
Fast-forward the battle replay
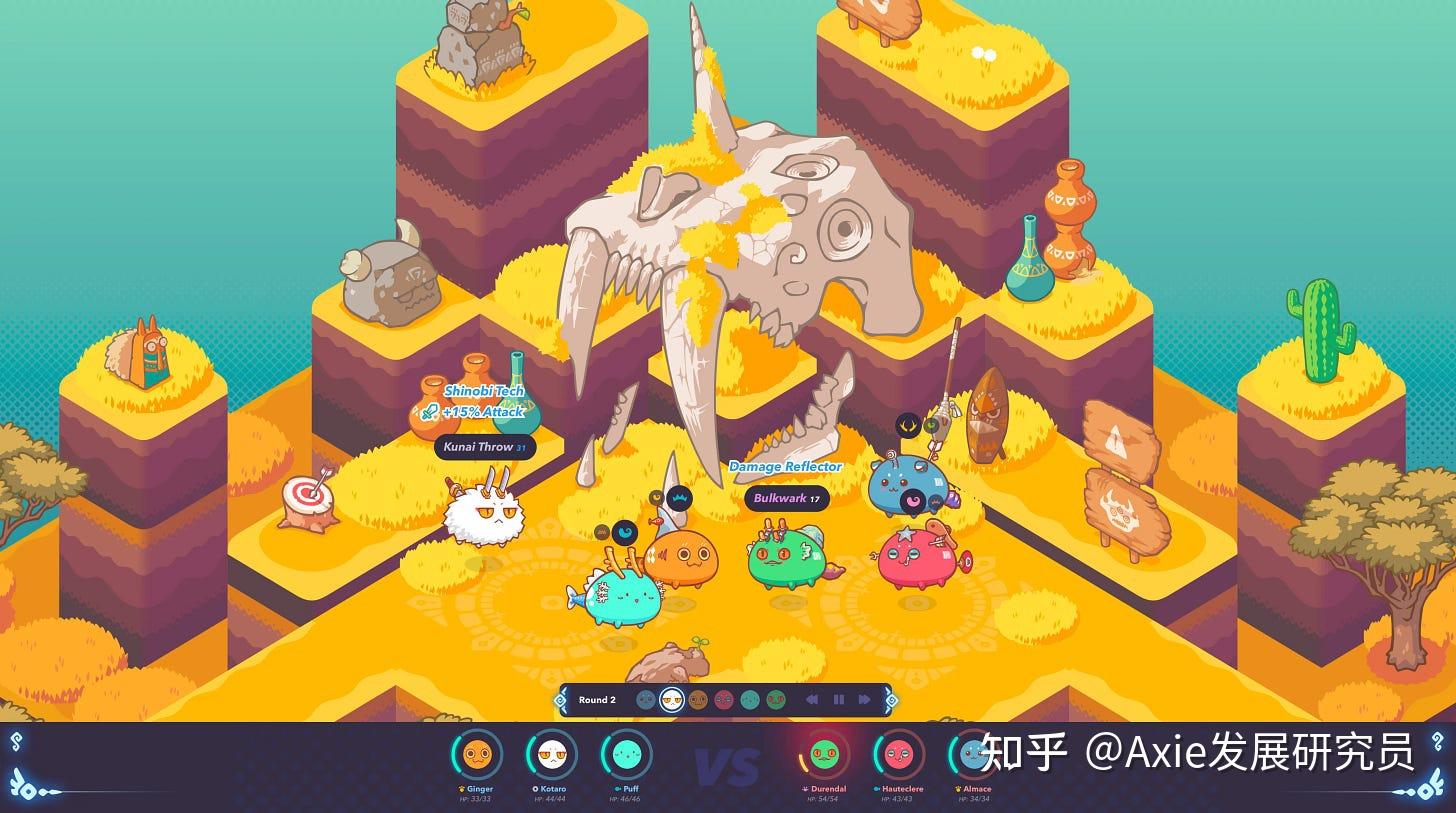[x=864, y=700]
